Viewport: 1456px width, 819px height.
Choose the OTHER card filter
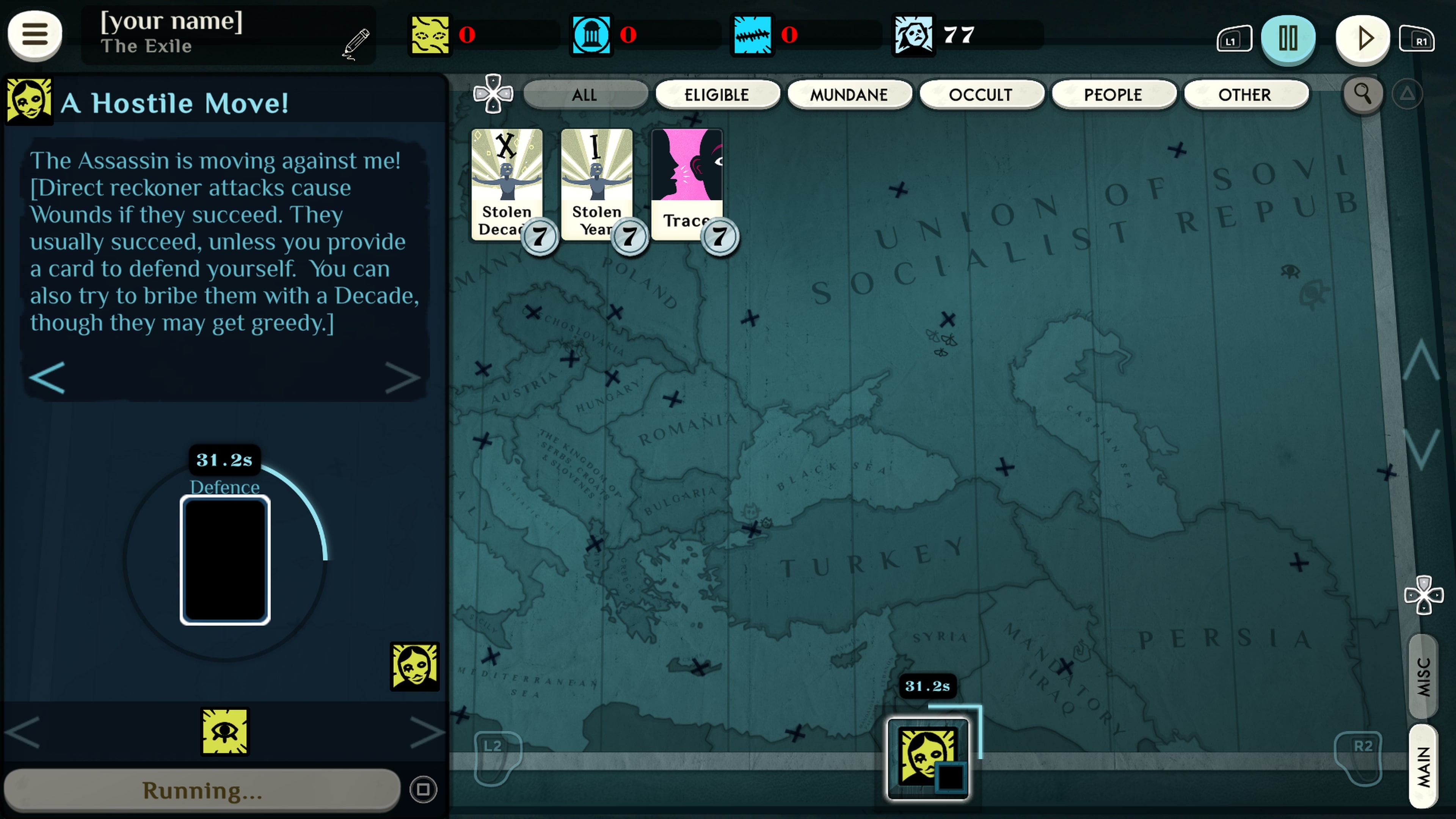pyautogui.click(x=1244, y=94)
